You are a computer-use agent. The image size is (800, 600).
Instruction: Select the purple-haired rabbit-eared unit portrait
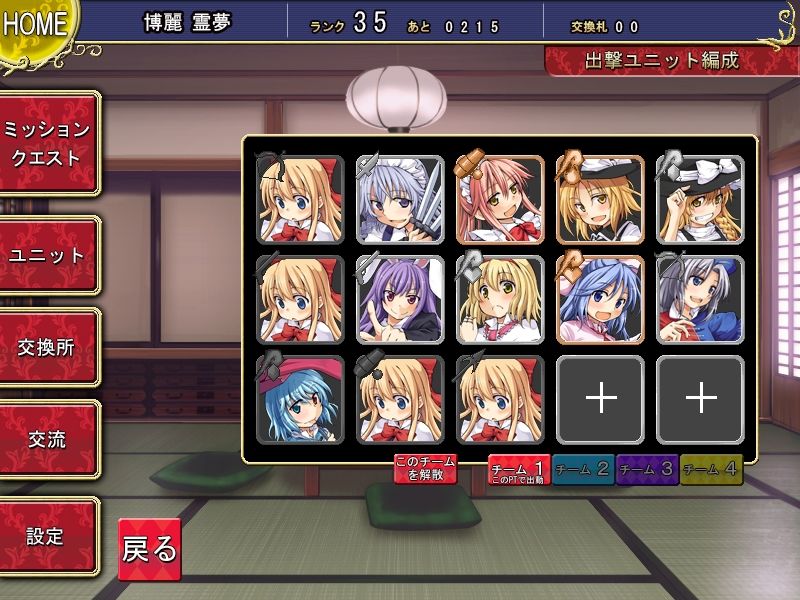tap(400, 299)
